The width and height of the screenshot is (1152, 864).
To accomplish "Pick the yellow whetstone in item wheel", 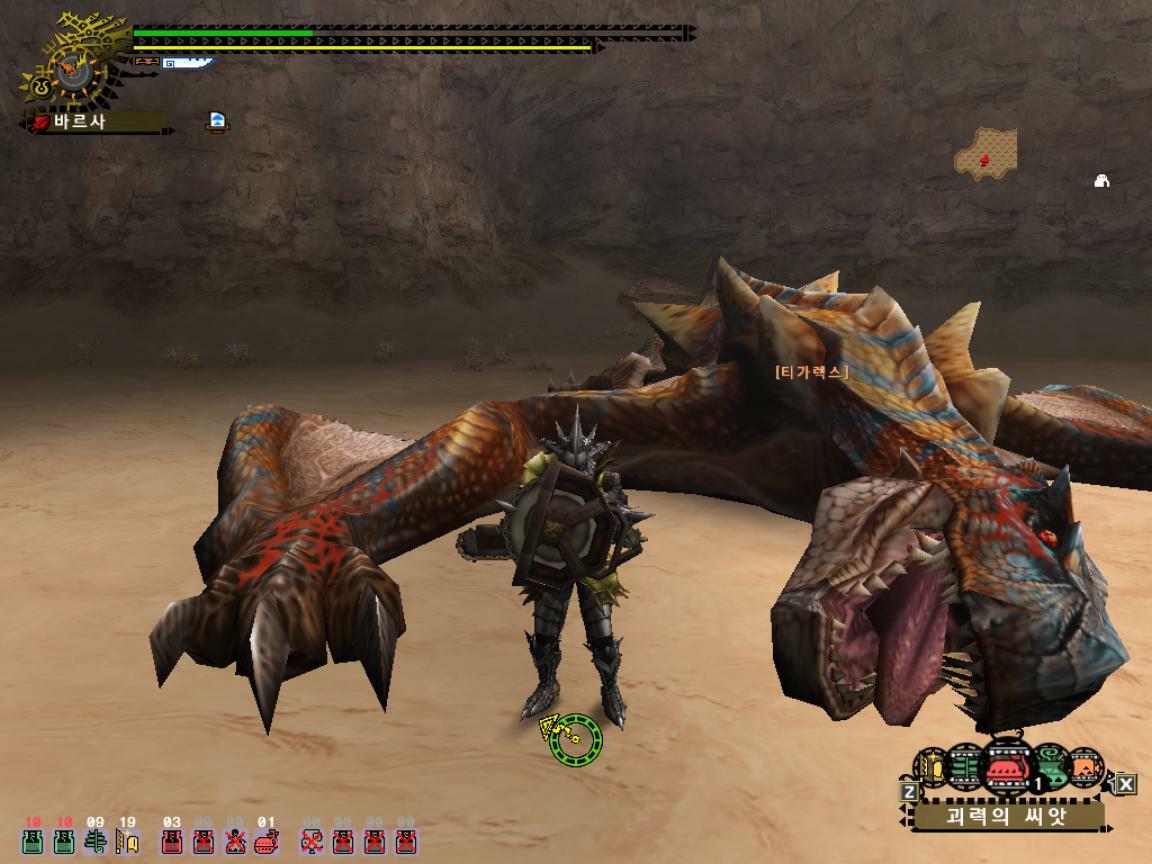I will 933,768.
